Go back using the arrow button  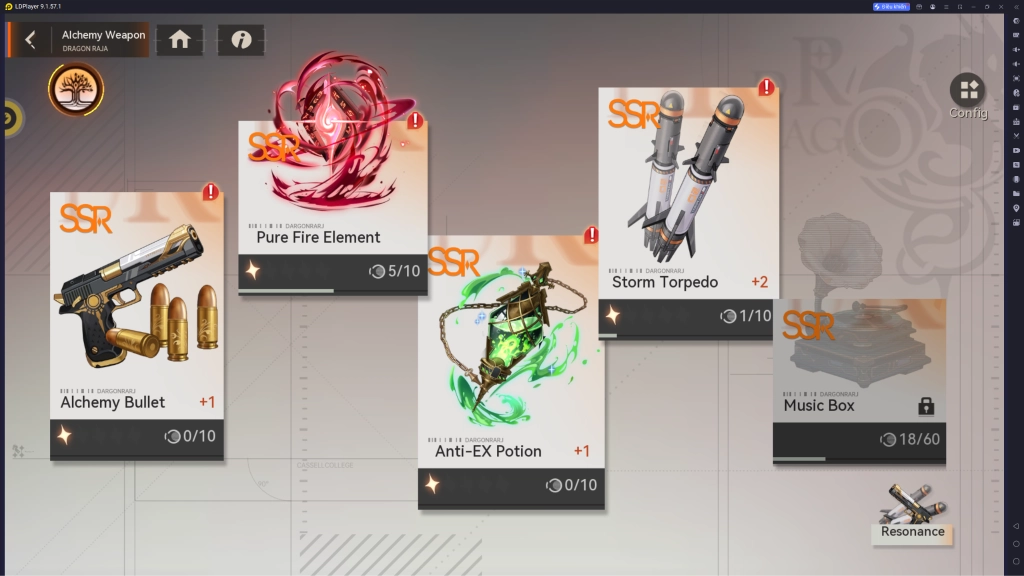[x=30, y=40]
